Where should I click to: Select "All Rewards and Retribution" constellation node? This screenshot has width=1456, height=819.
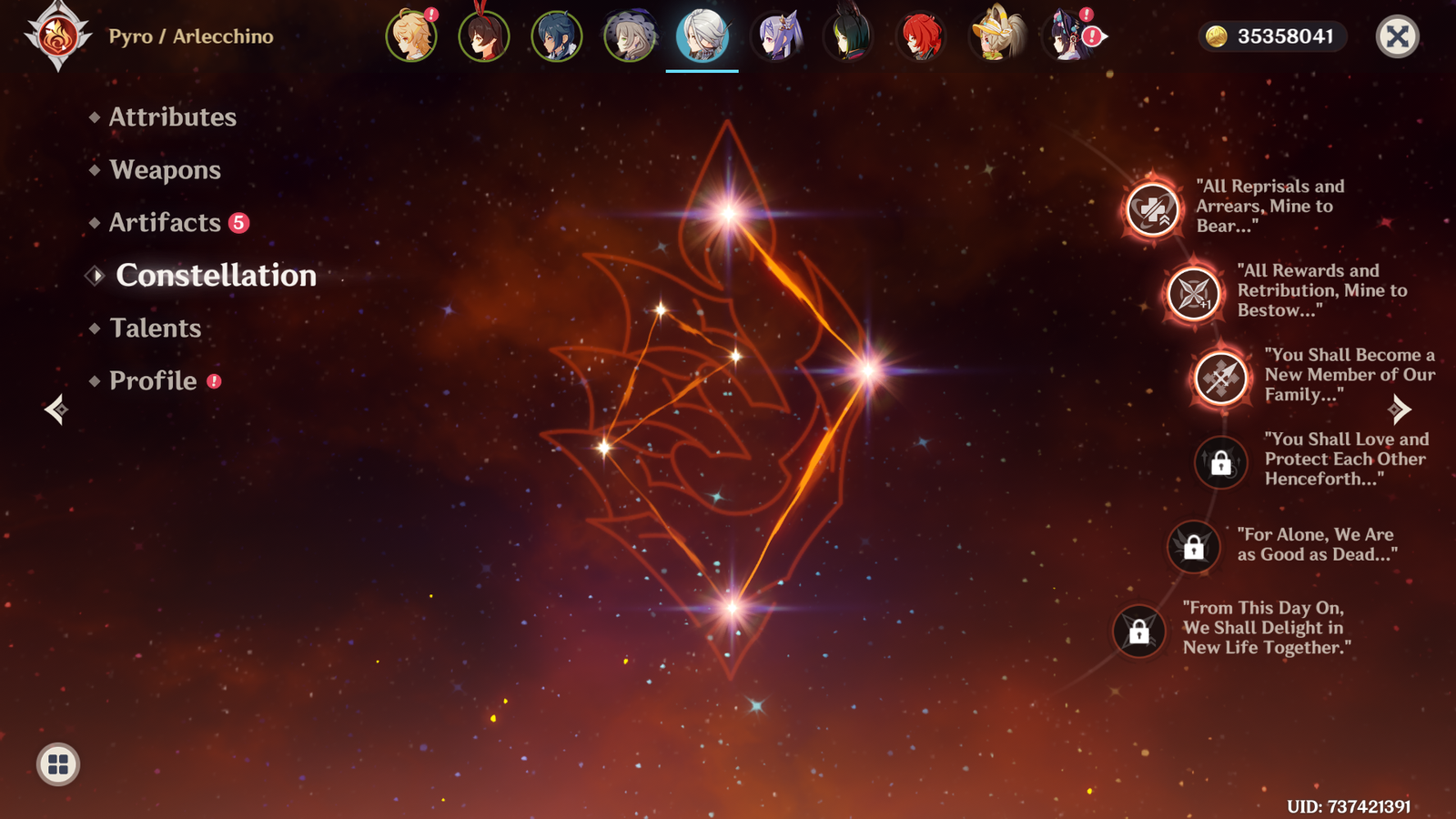tap(1193, 293)
